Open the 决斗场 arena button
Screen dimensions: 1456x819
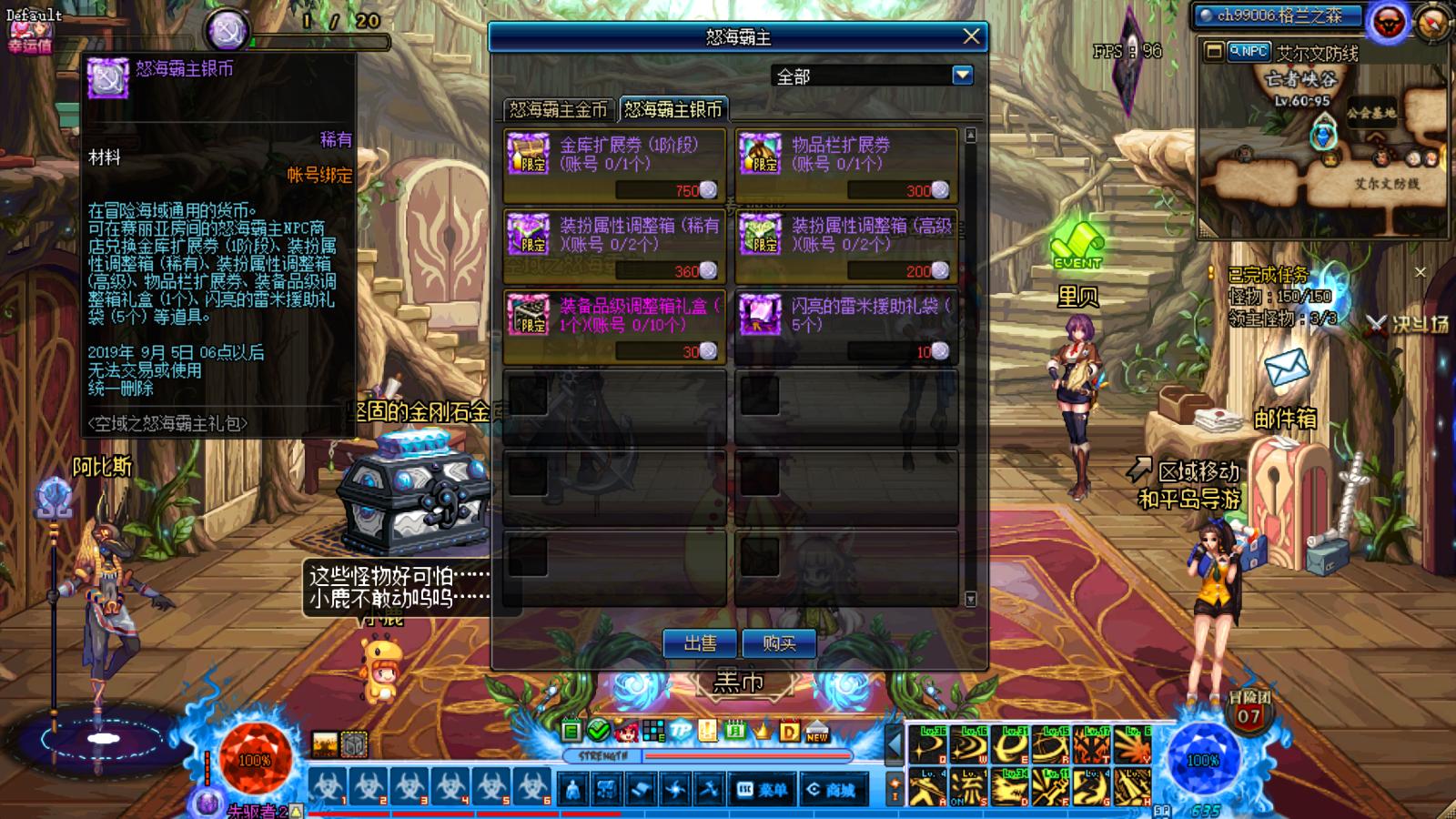(x=1408, y=323)
